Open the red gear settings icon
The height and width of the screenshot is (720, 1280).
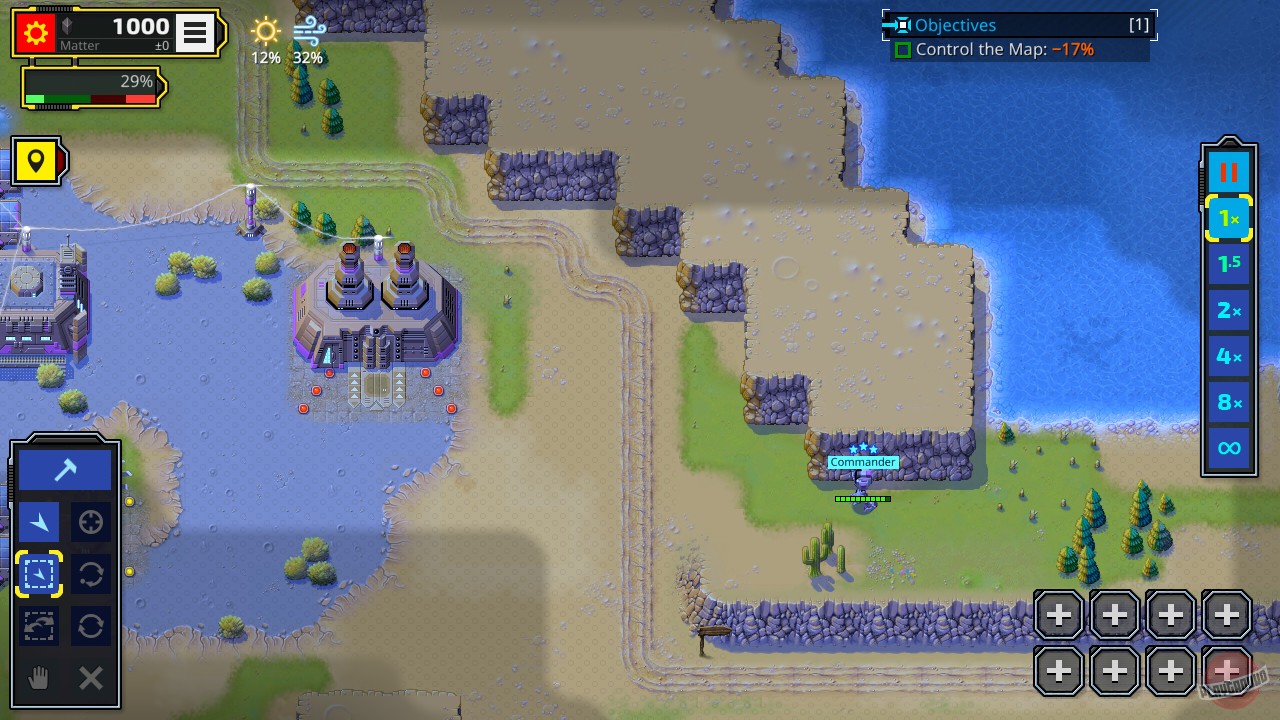(37, 31)
